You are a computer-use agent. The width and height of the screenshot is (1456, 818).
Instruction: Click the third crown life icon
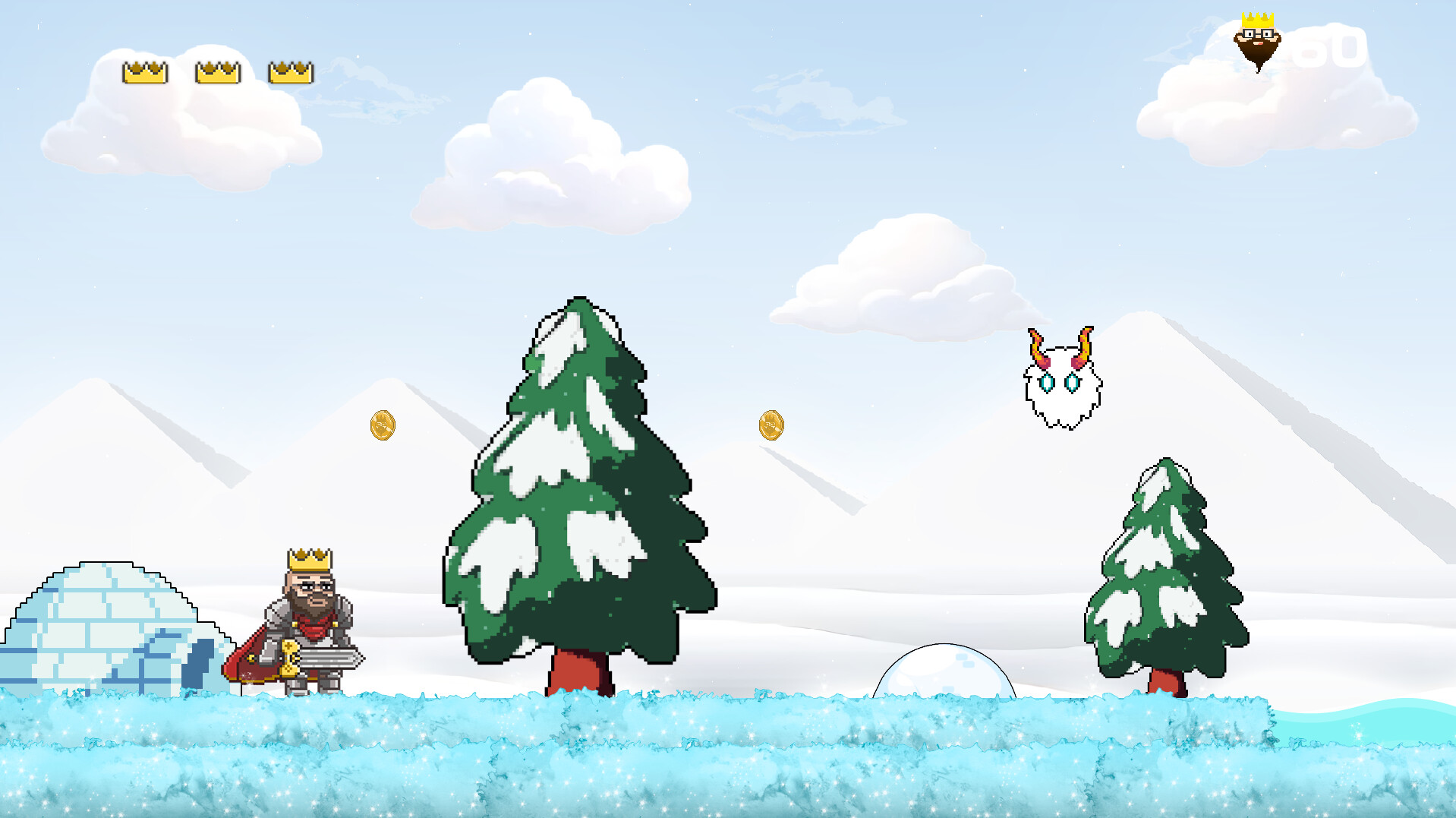[x=289, y=71]
